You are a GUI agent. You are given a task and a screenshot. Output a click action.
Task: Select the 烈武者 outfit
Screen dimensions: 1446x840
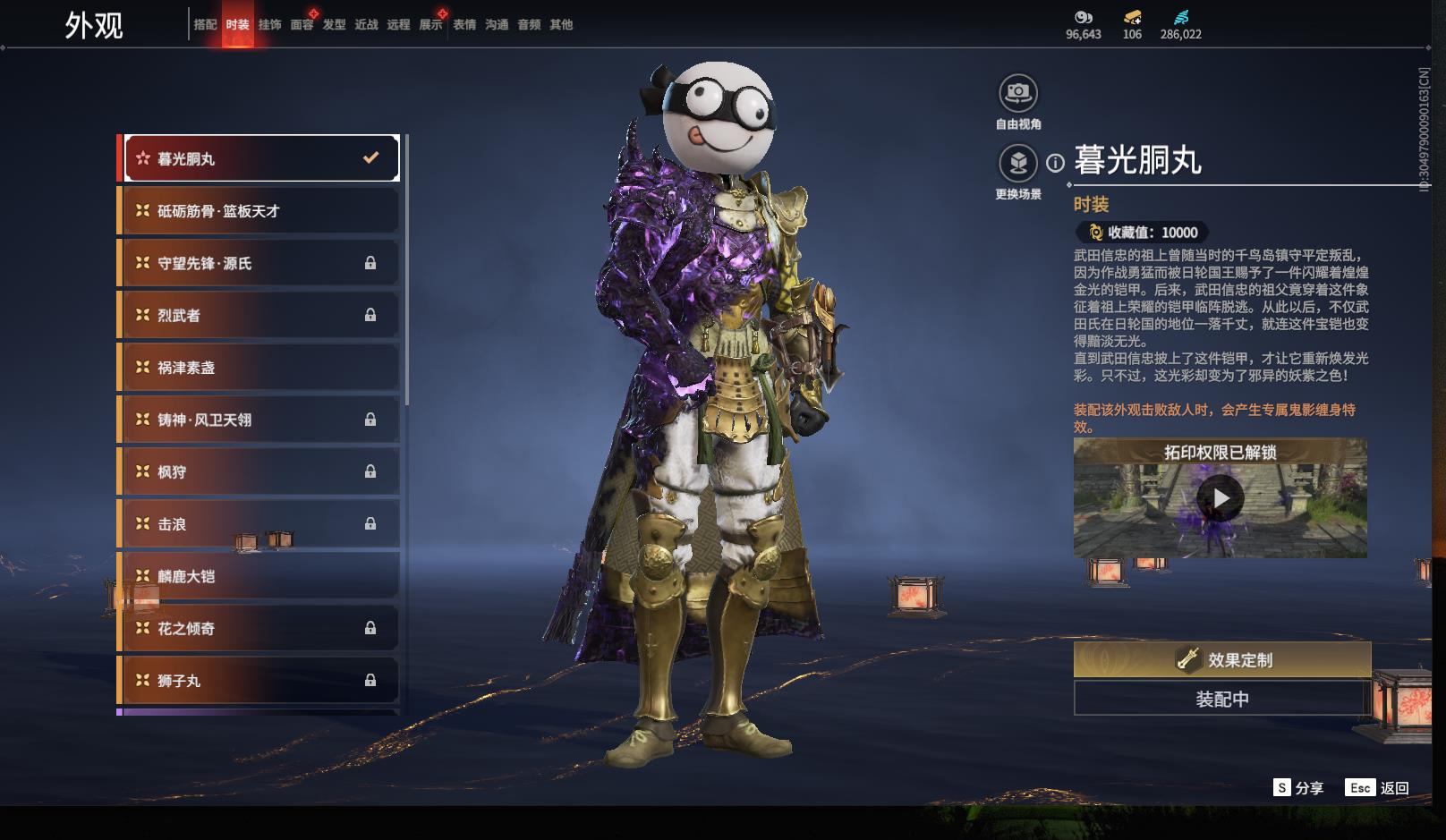coord(259,315)
